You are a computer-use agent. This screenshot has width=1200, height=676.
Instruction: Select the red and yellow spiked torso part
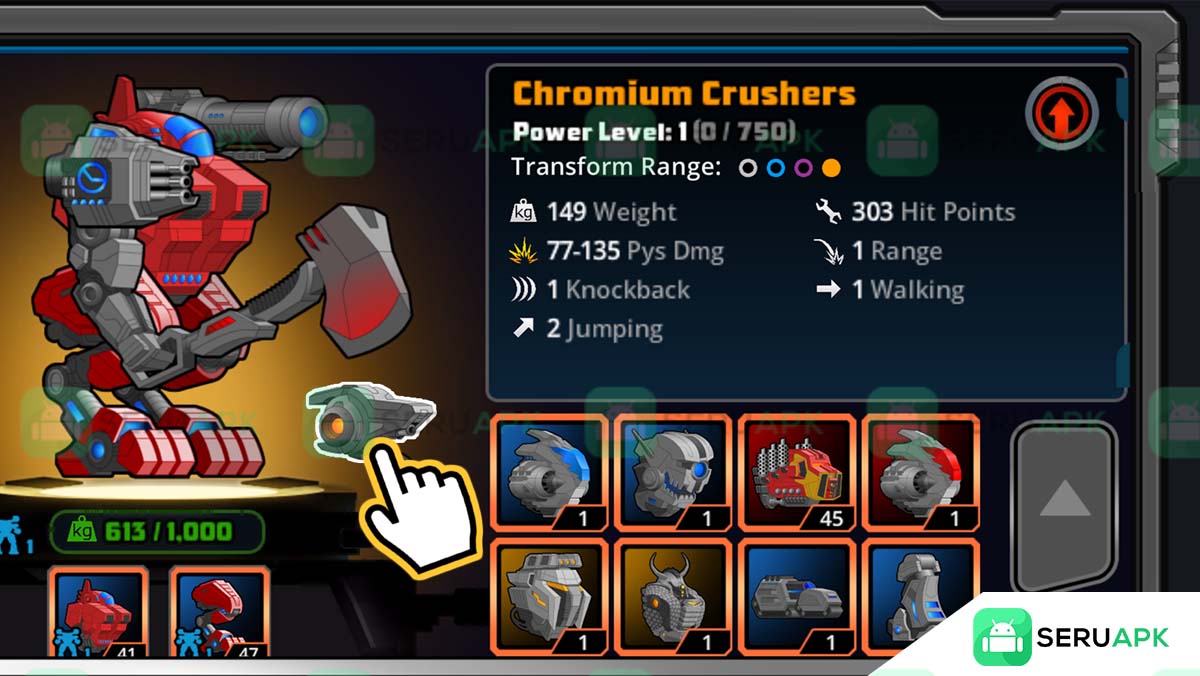(797, 472)
